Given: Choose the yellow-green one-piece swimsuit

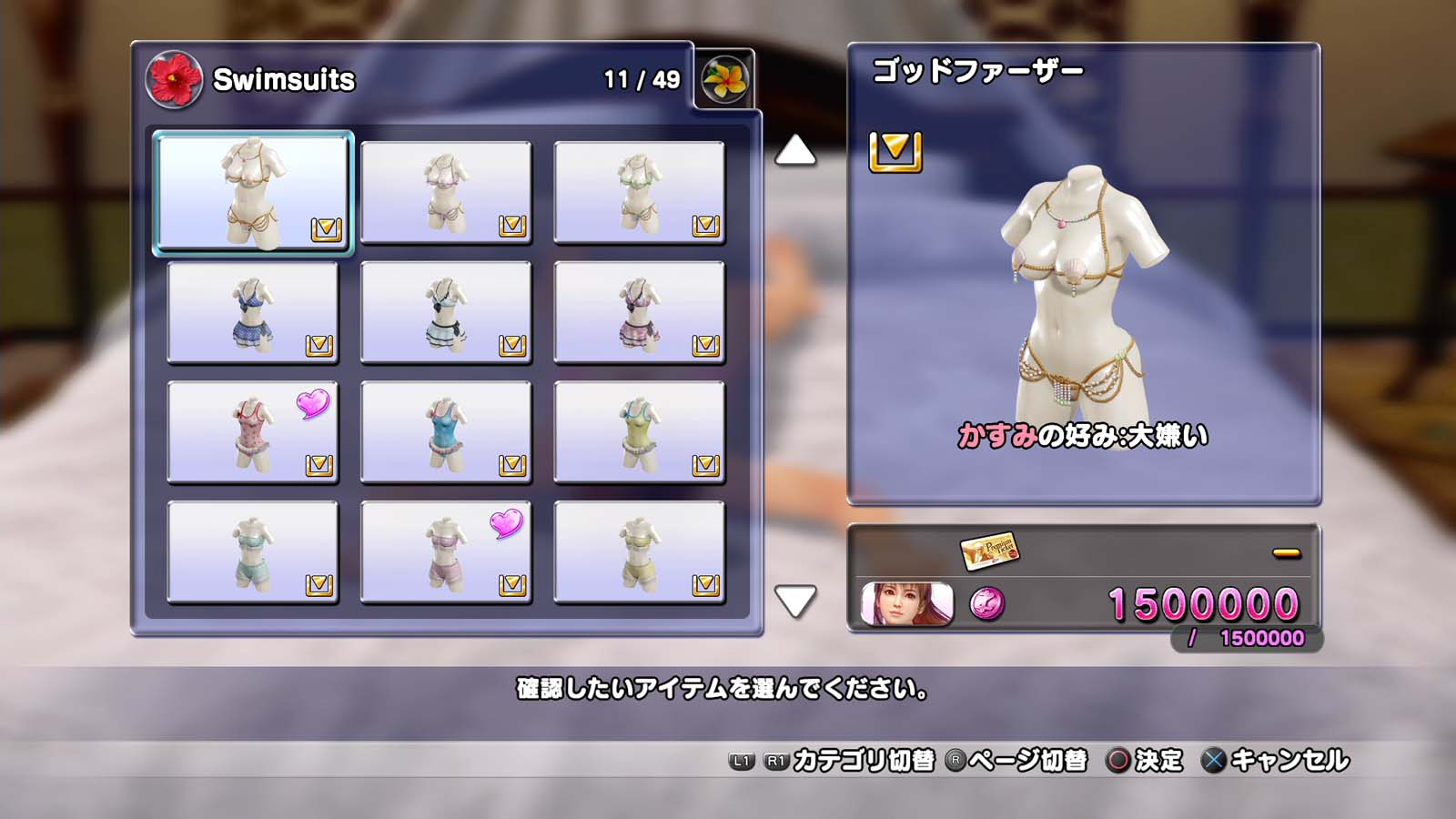Looking at the screenshot, I should (x=639, y=433).
